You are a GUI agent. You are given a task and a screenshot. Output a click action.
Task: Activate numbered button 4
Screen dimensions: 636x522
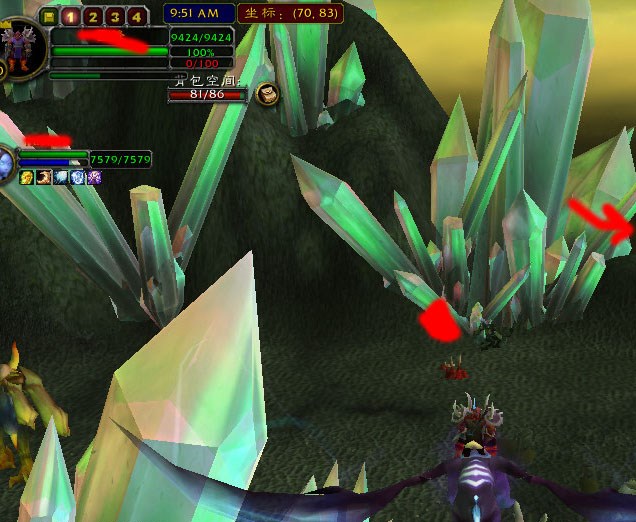tap(136, 16)
